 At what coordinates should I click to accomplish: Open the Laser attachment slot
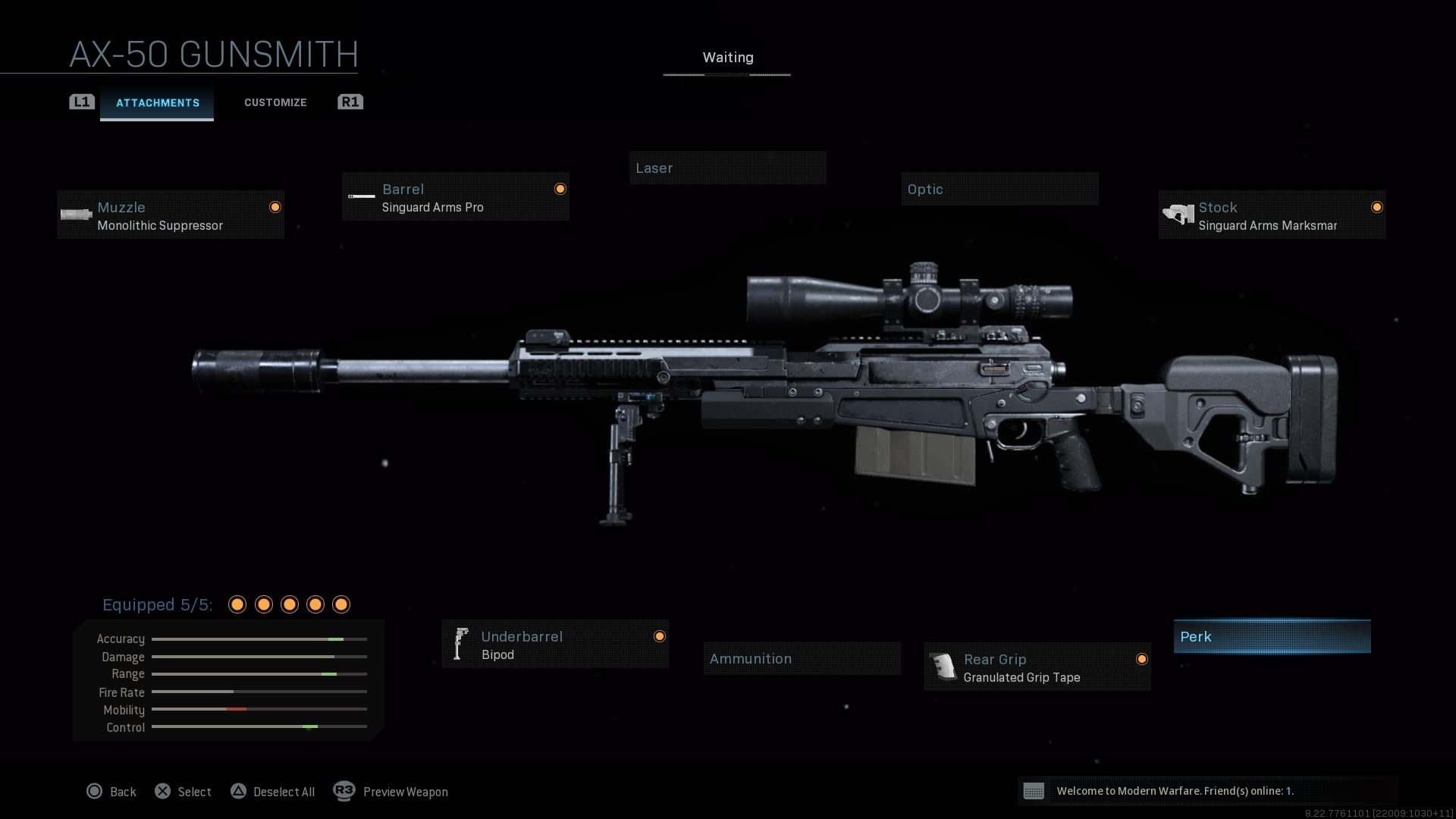[727, 168]
